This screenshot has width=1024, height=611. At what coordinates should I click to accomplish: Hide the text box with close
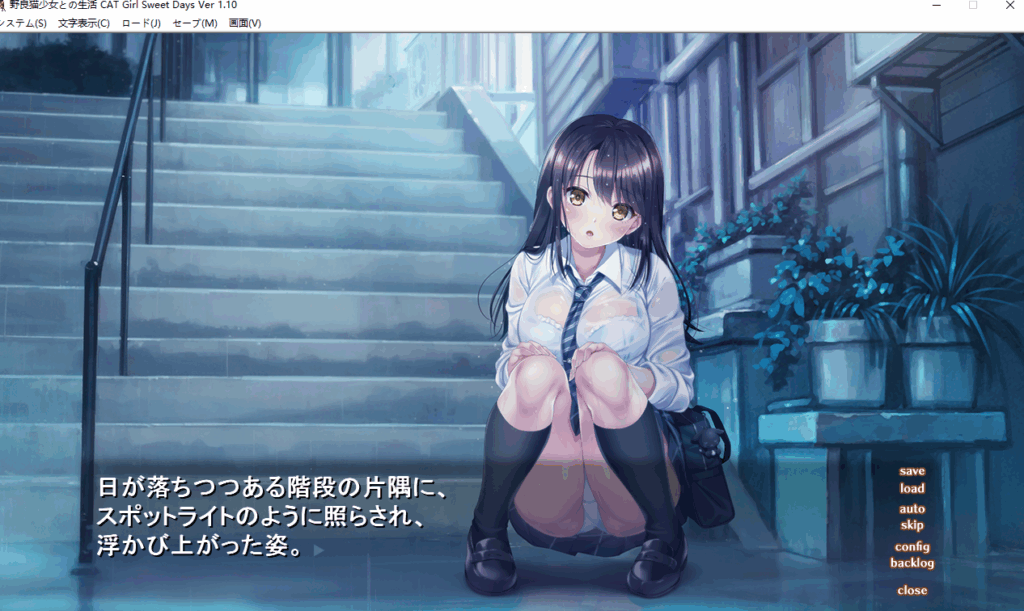click(x=912, y=590)
